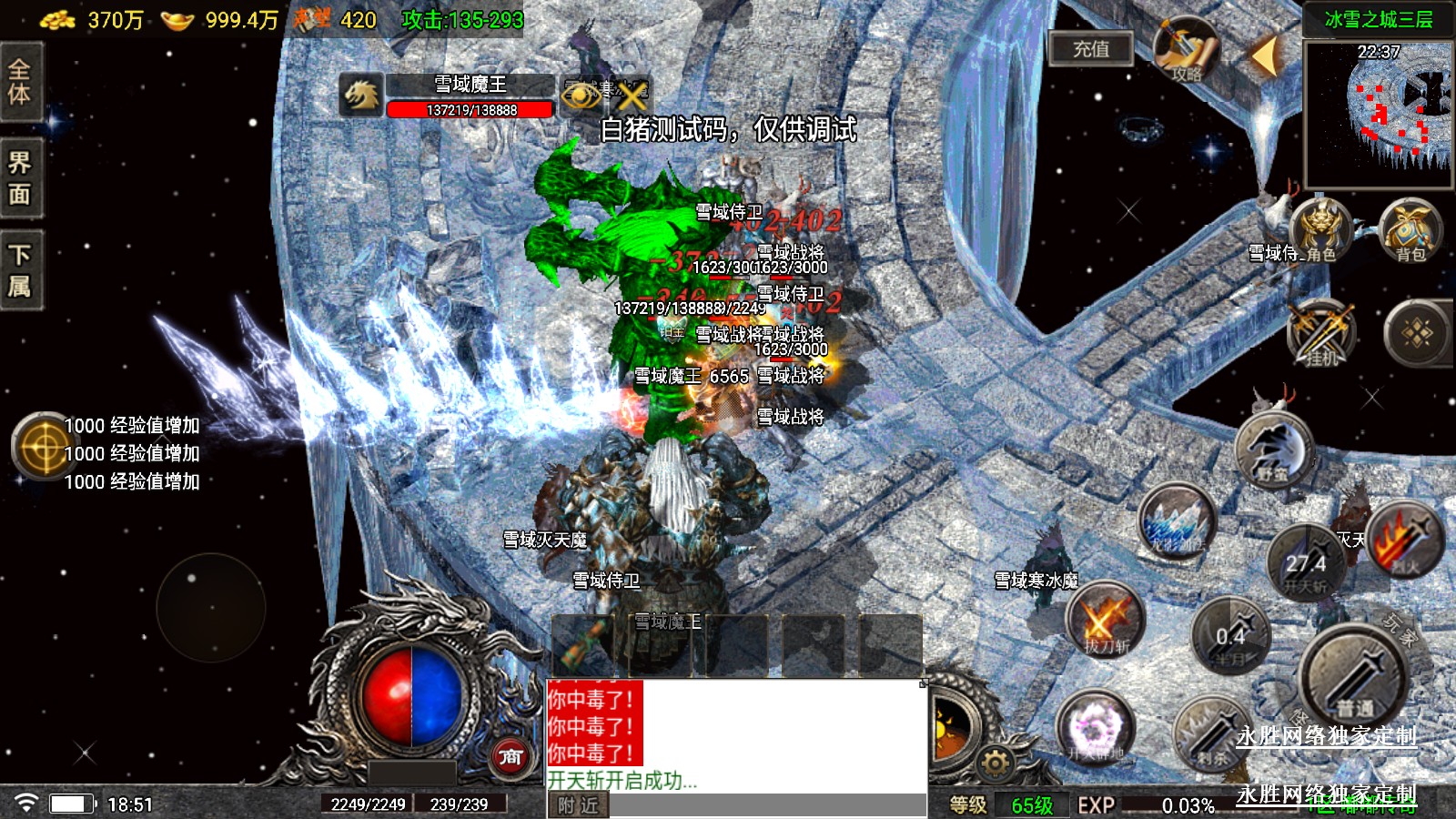
Task: Open the 充值 recharge button
Action: (x=1090, y=49)
